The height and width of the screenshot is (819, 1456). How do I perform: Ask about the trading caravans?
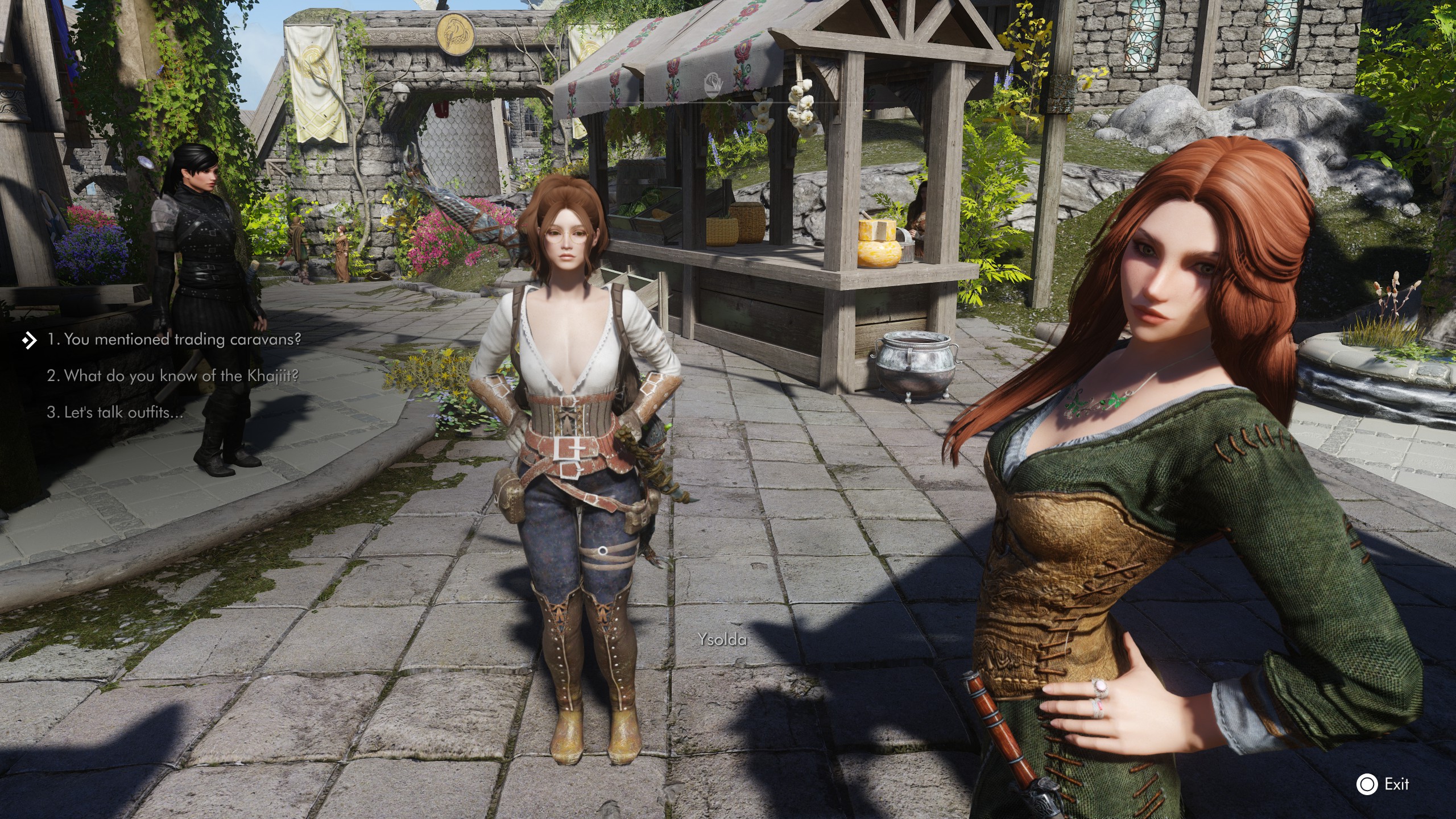(173, 340)
